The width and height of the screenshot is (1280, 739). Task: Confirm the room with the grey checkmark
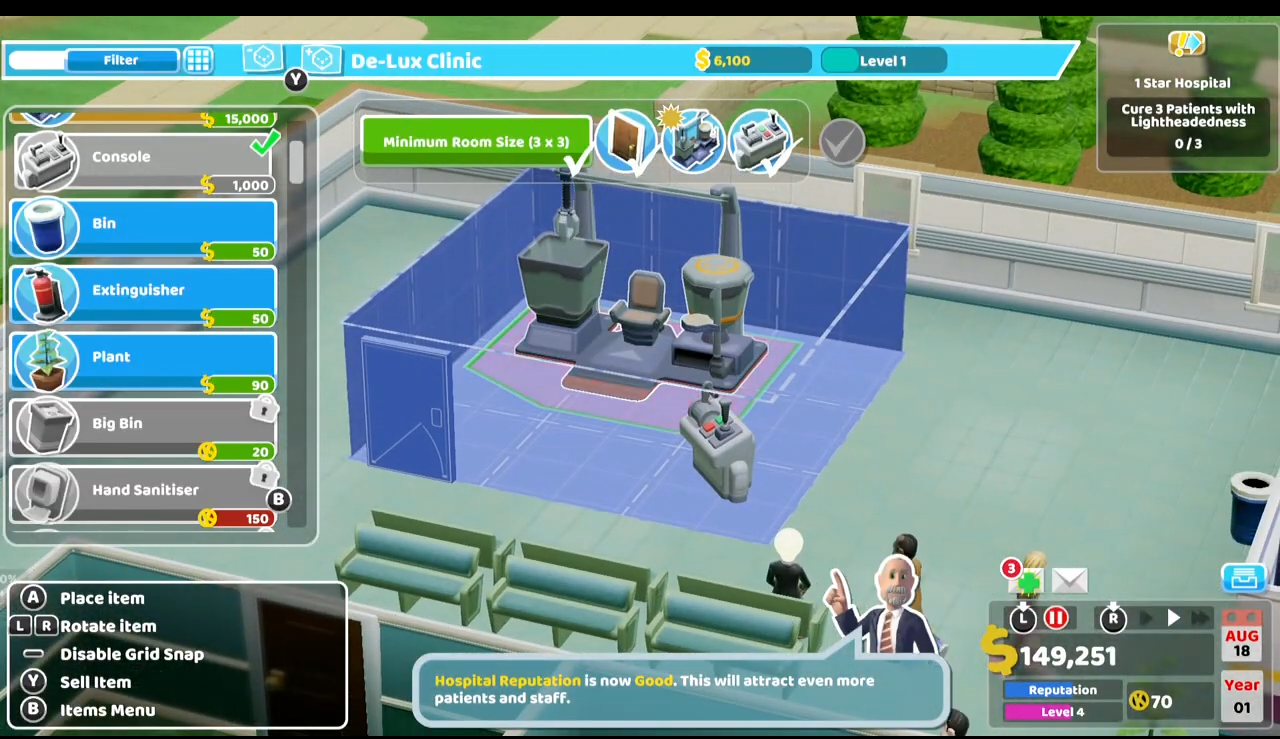(x=842, y=142)
